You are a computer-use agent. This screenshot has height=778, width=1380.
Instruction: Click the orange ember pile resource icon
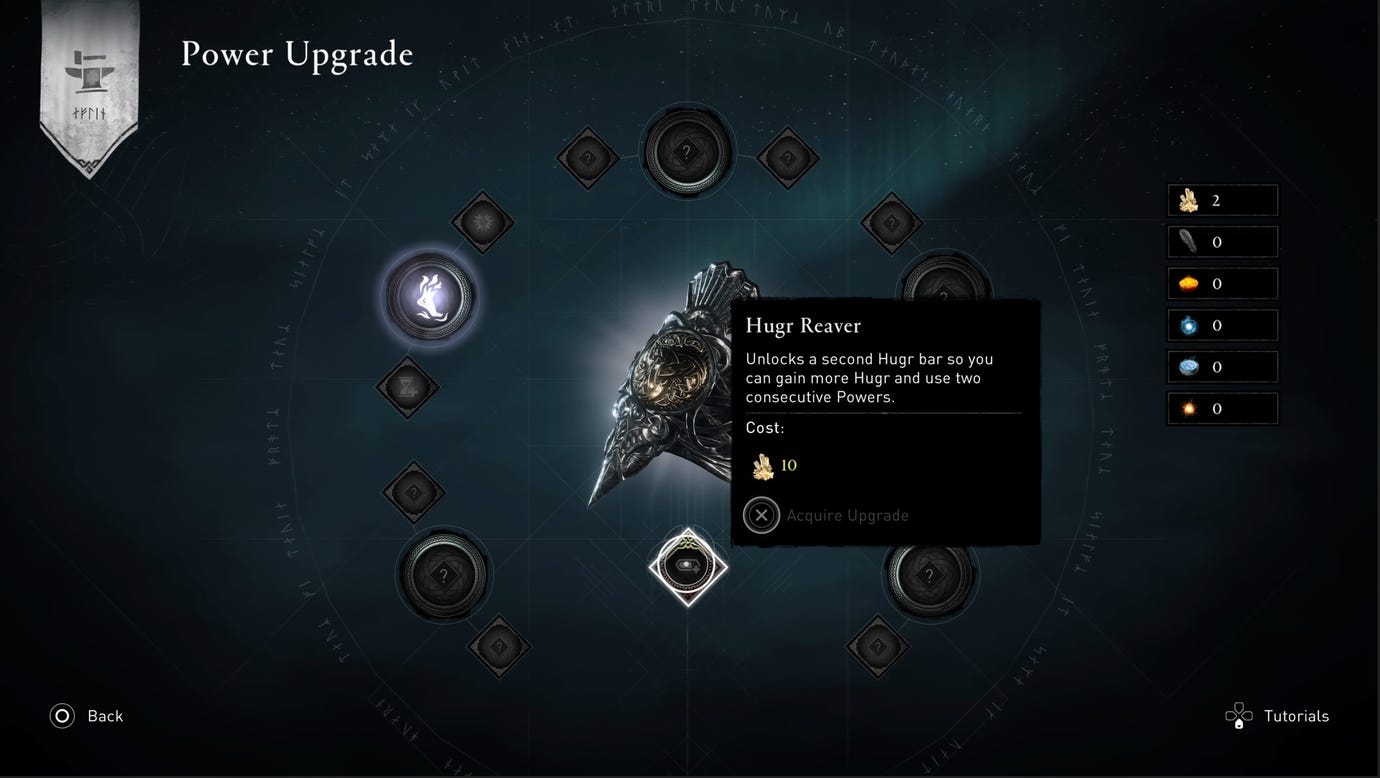pos(1189,283)
